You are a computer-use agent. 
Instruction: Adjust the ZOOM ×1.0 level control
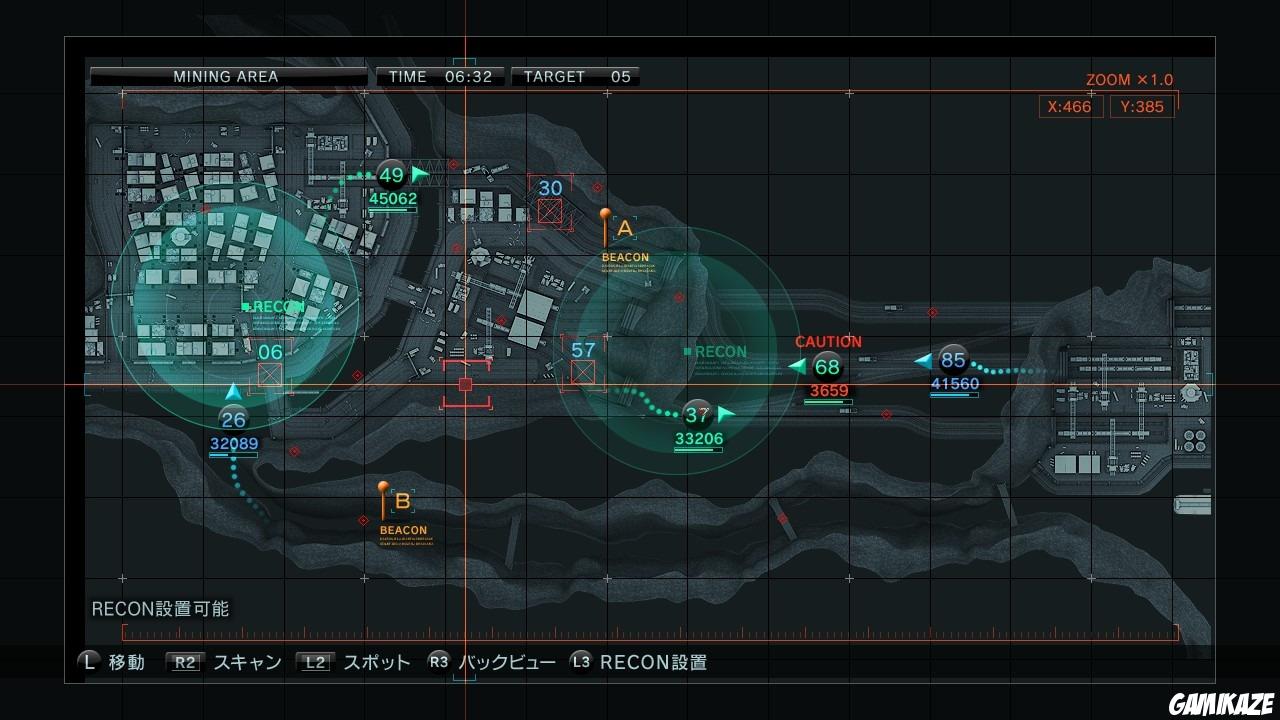tap(1129, 79)
